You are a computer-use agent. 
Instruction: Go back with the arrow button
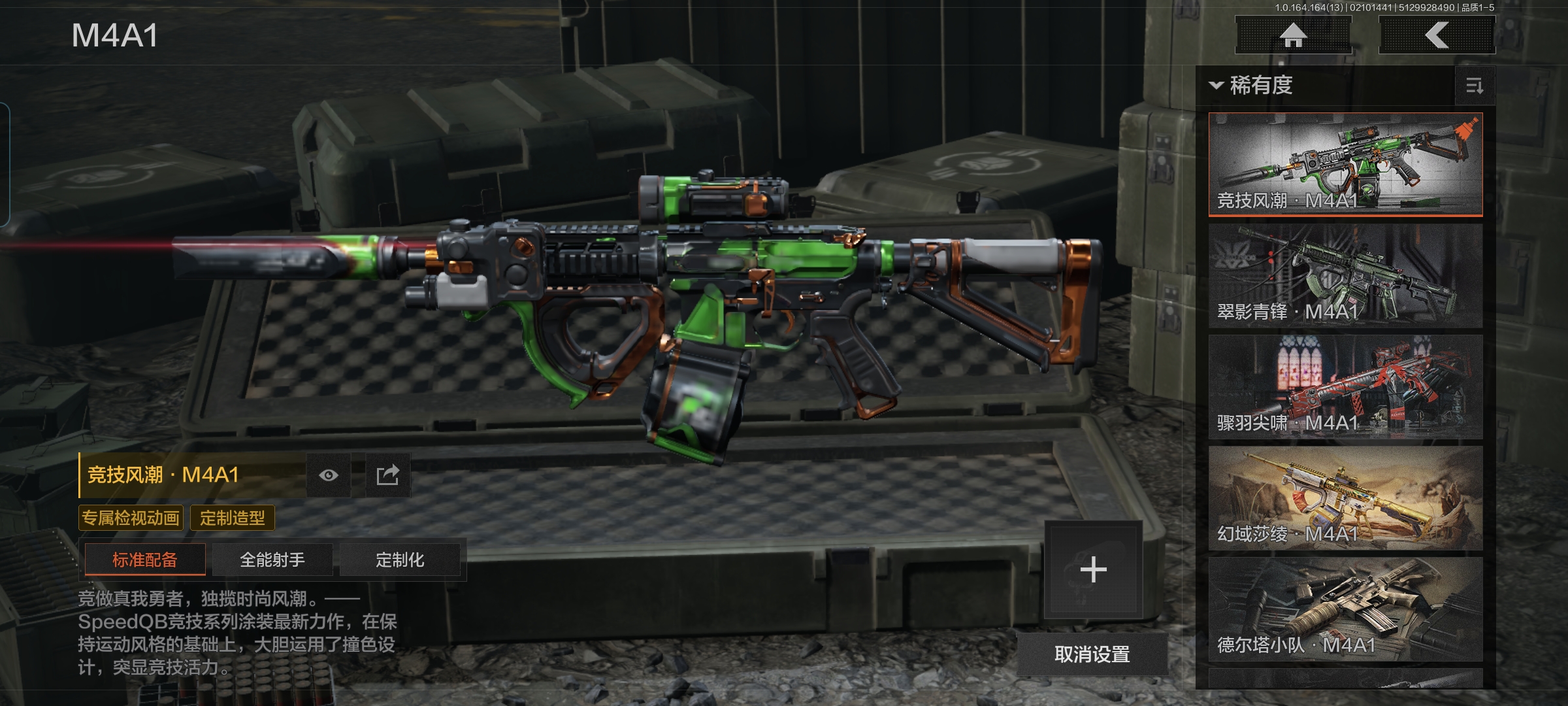[x=1437, y=35]
